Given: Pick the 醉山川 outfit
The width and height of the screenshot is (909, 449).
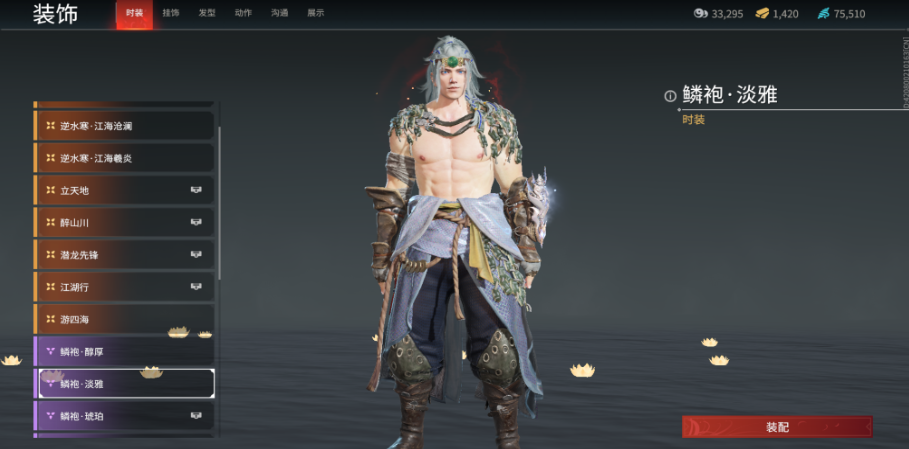Looking at the screenshot, I should [x=124, y=222].
